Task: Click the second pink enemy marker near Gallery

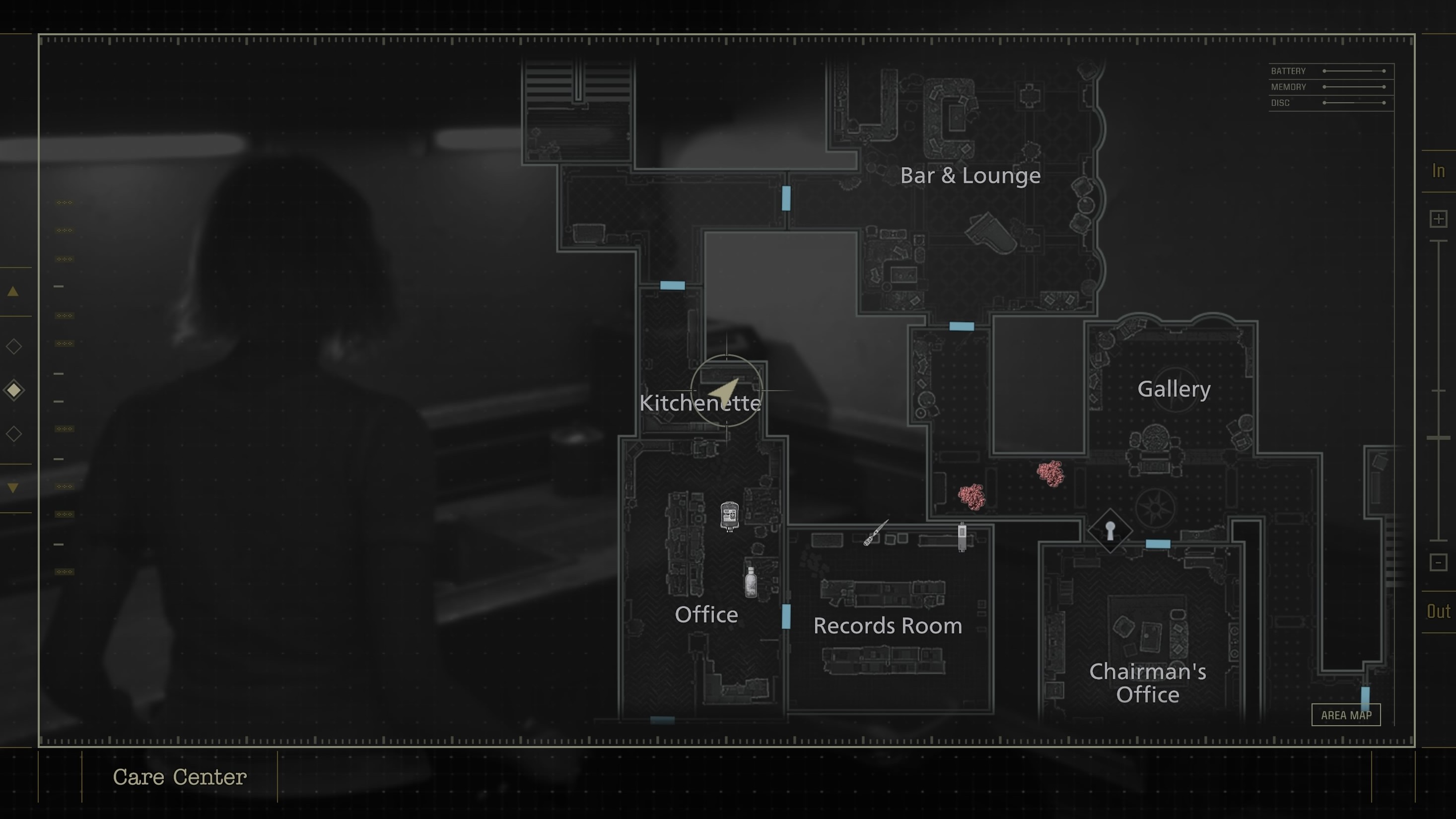Action: point(1051,474)
